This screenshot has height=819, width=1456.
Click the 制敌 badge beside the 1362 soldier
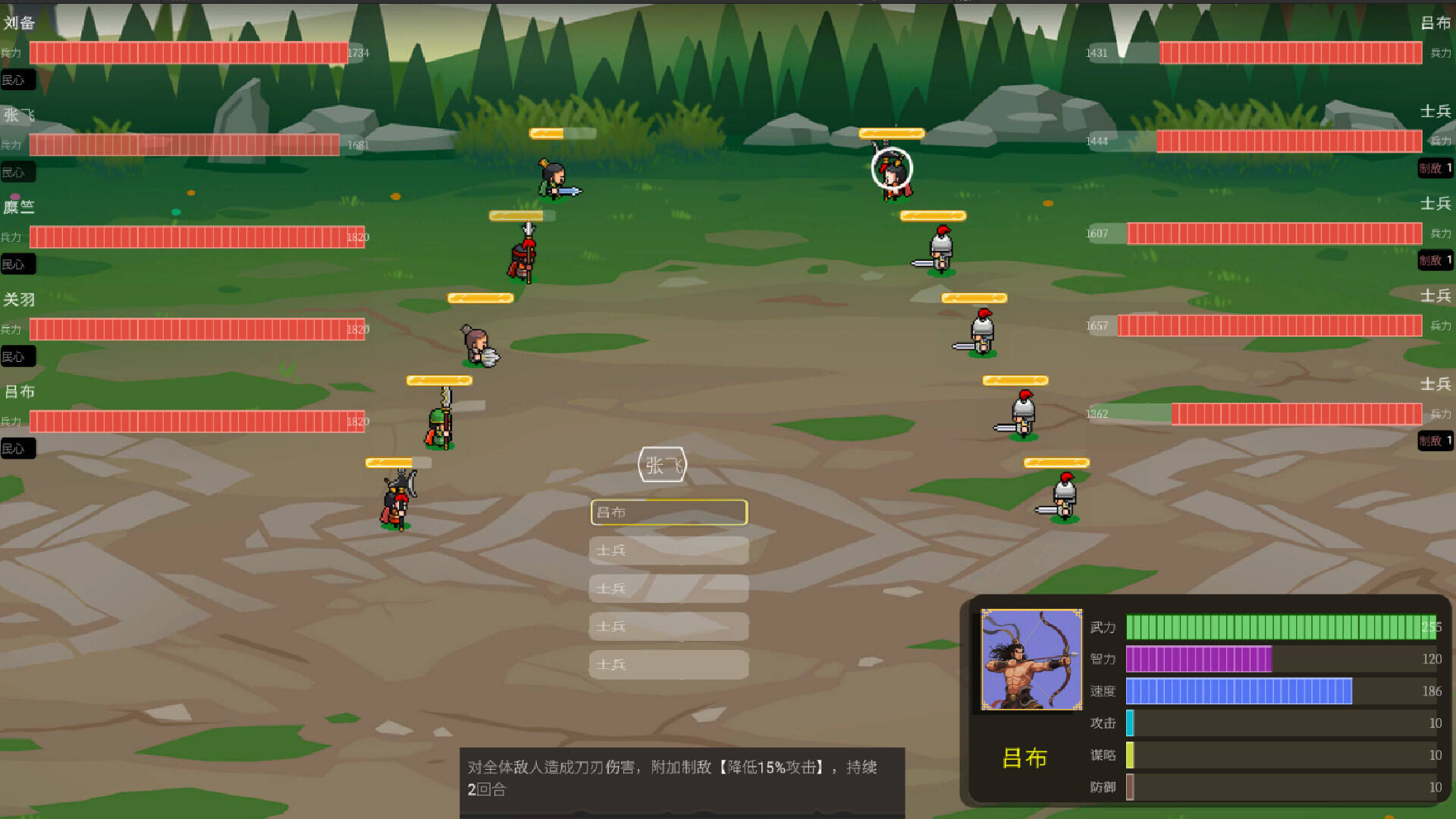1434,441
